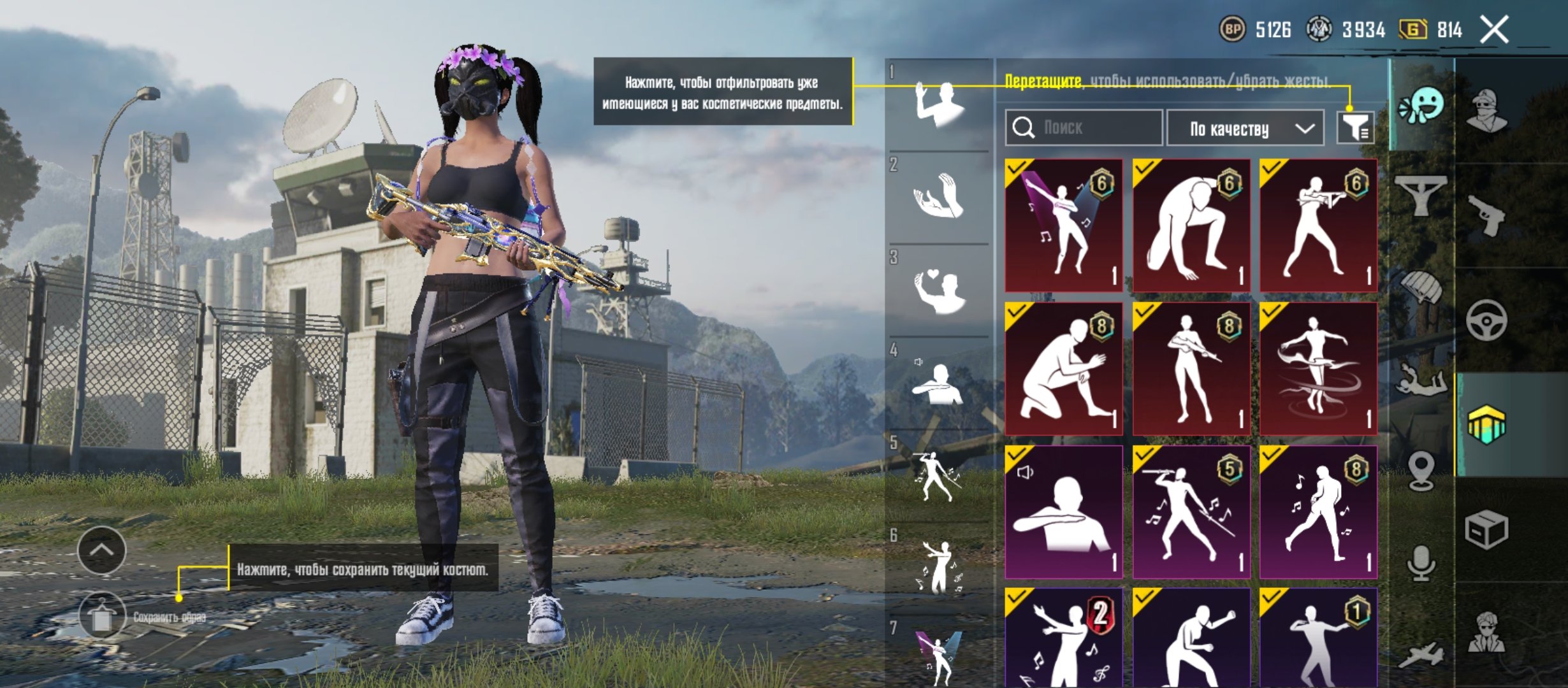
Task: Close the inventory screen with the X
Action: click(1494, 30)
